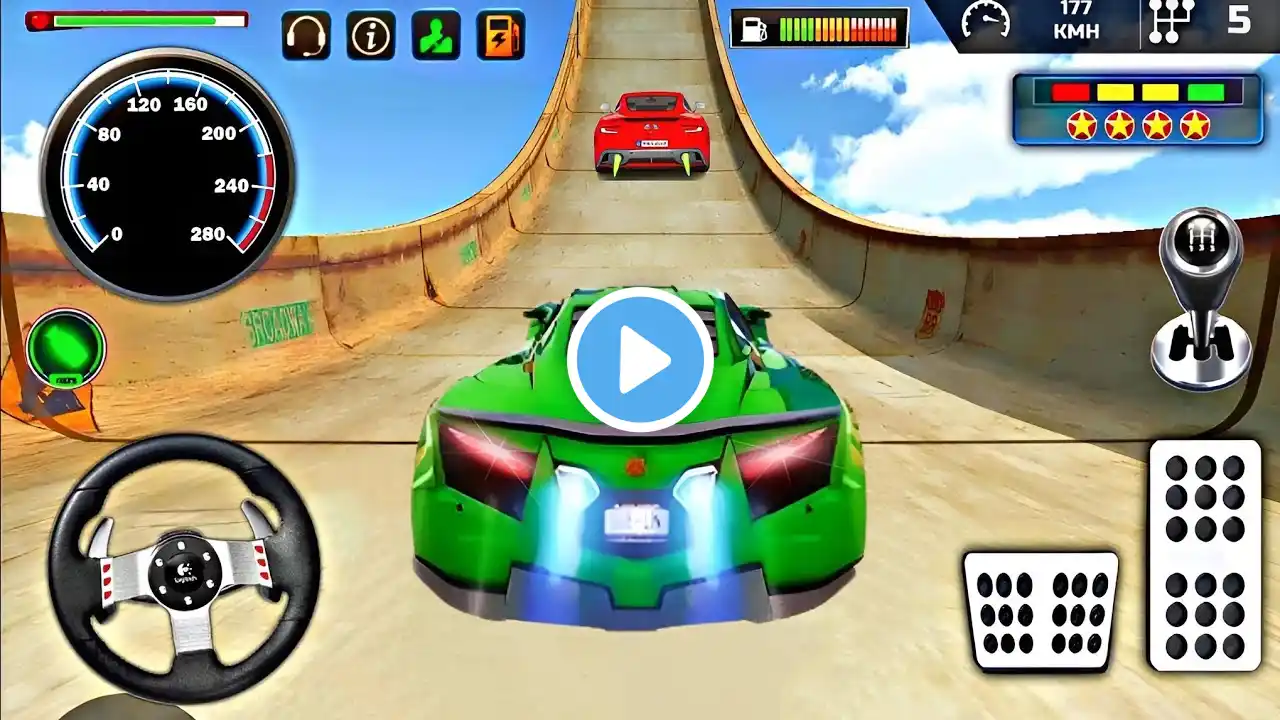Viewport: 1280px width, 720px height.
Task: Click the headset support icon
Action: (x=306, y=36)
